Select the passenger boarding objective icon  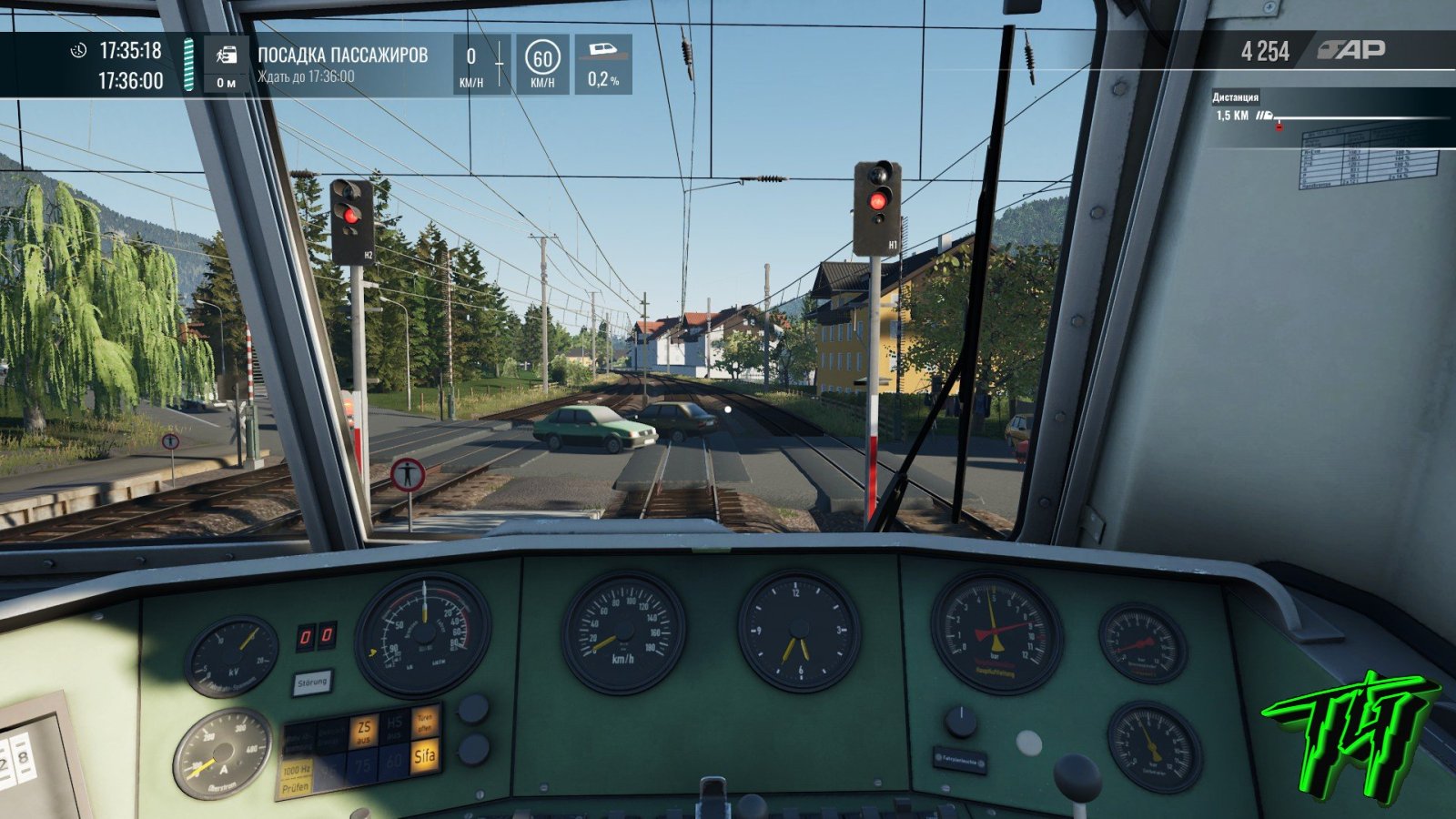click(x=227, y=56)
